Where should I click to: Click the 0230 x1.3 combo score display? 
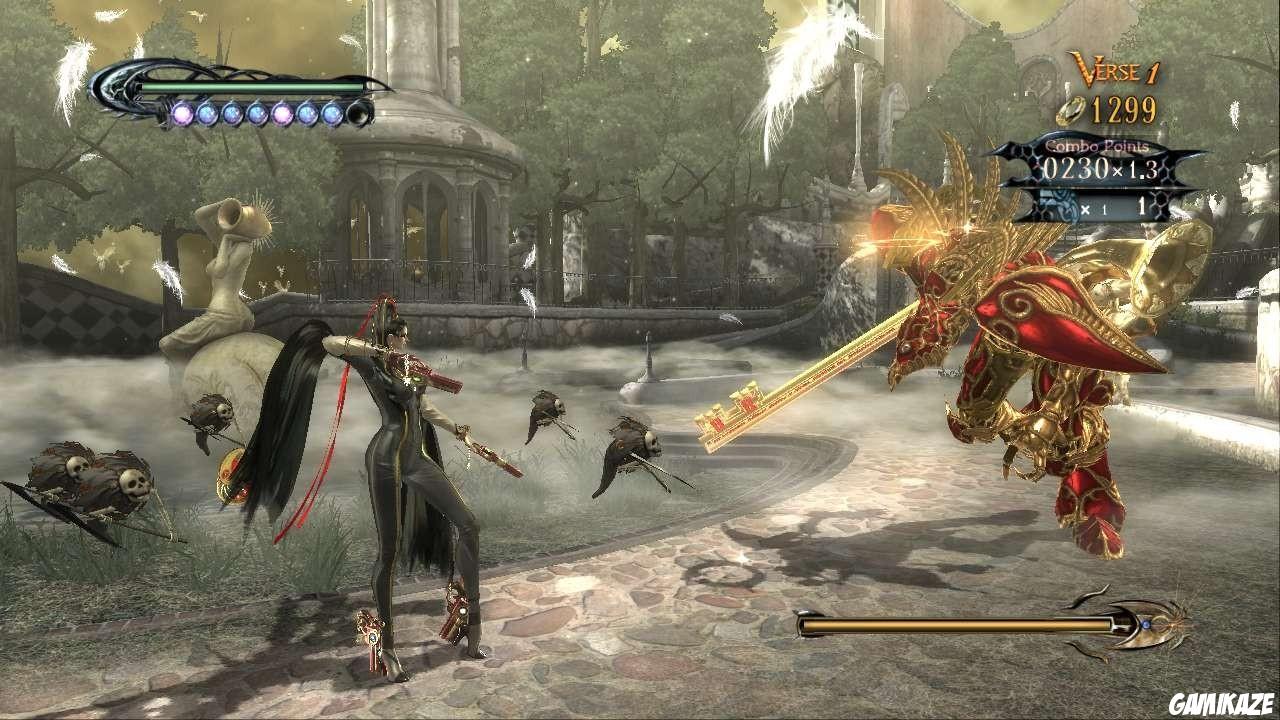[x=1100, y=166]
